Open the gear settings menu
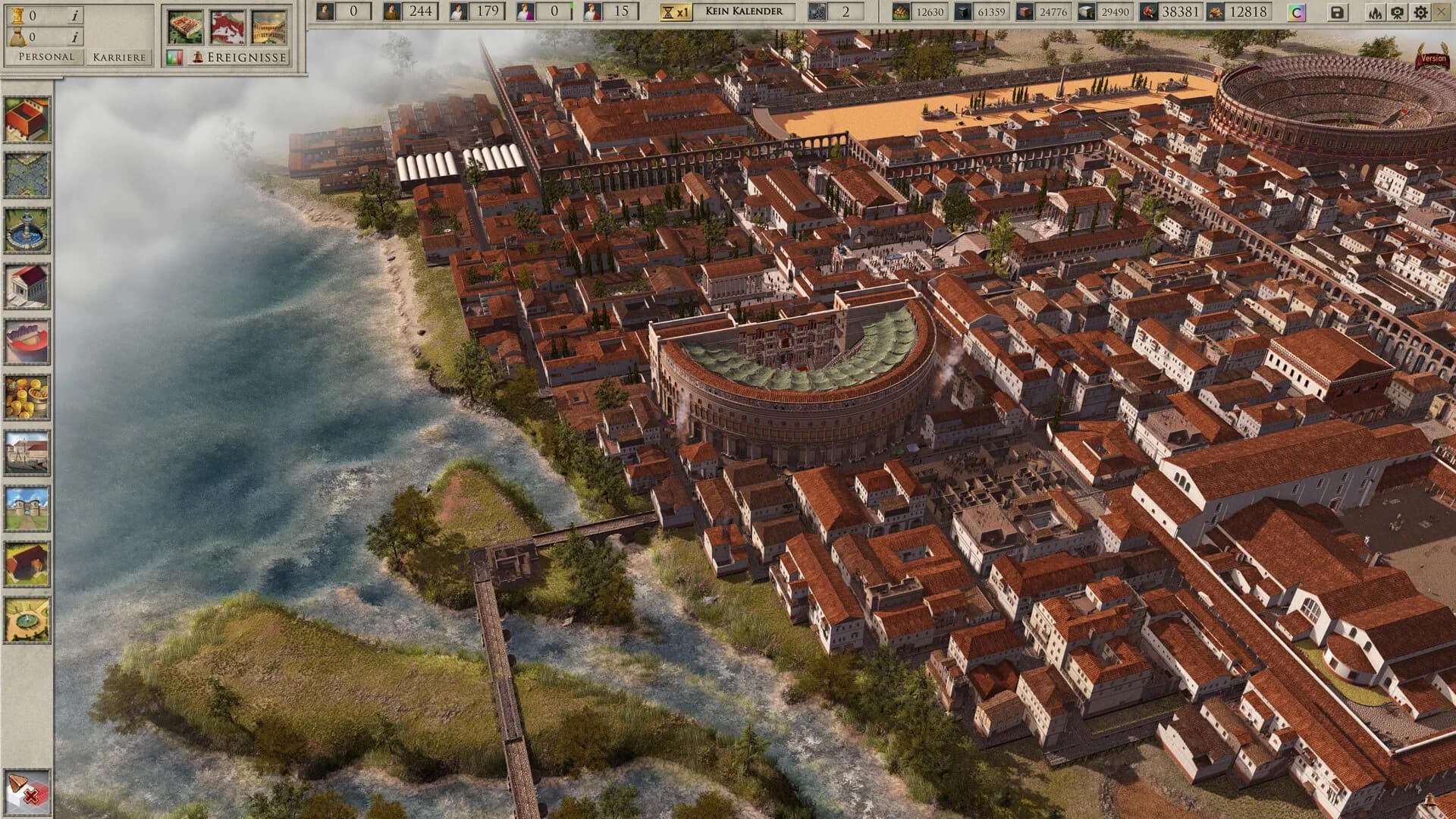 tap(1420, 12)
